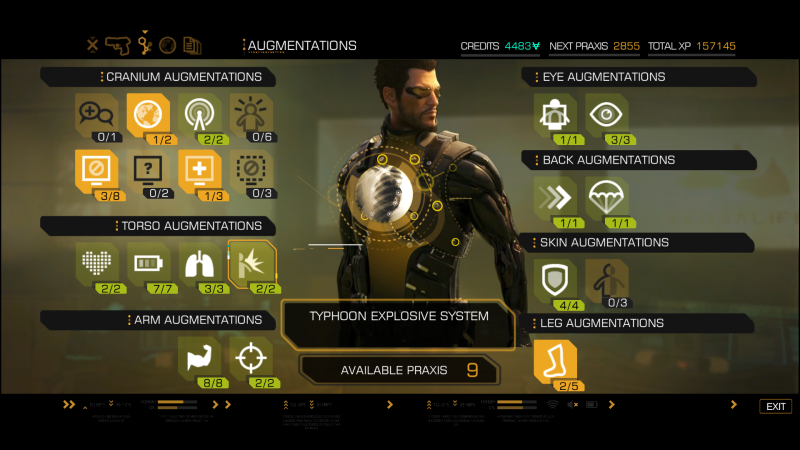This screenshot has width=800, height=450.
Task: Select the question mark monitor augmentation
Action: click(x=147, y=169)
